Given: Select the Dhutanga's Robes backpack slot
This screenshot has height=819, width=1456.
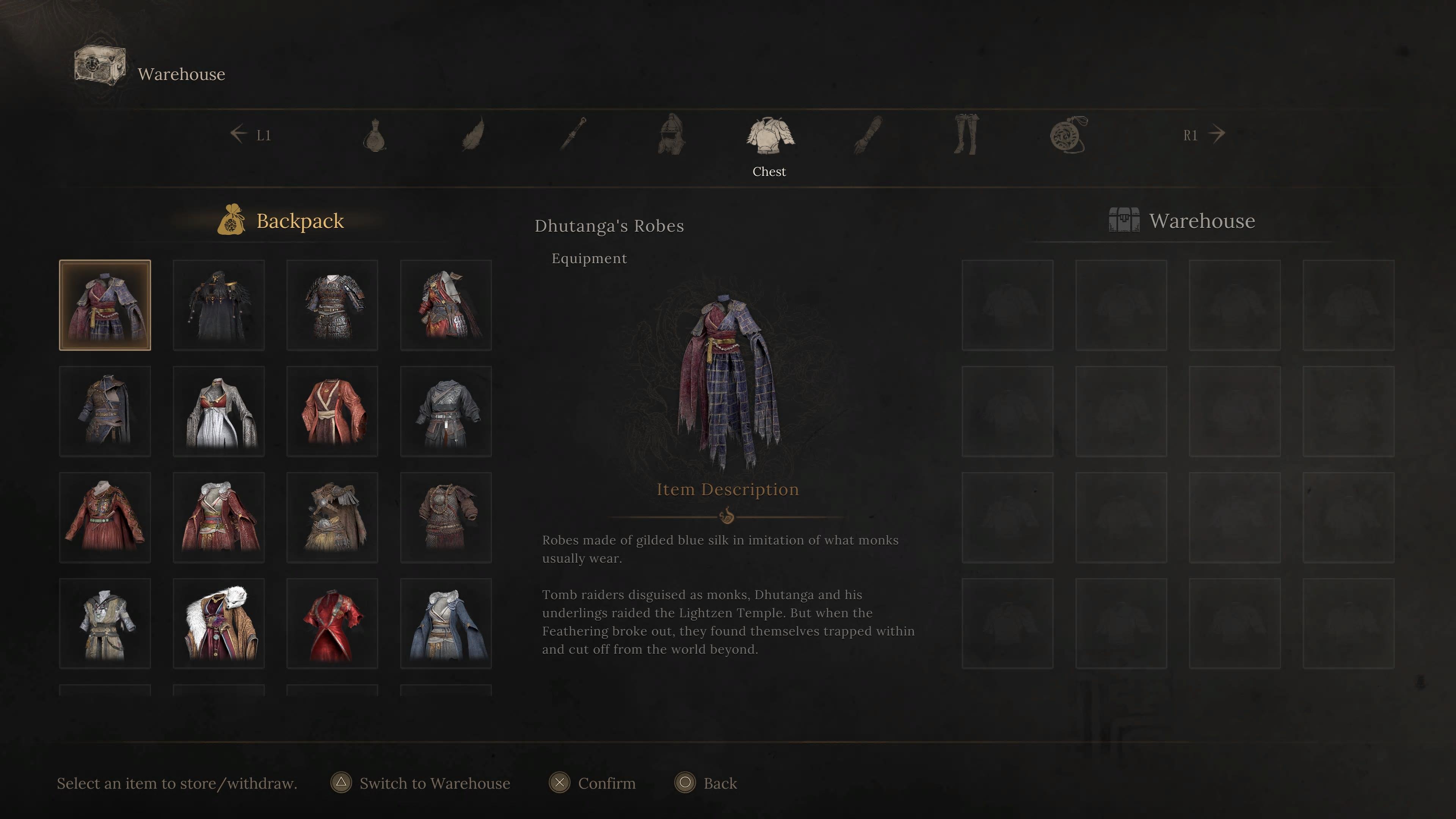Looking at the screenshot, I should pyautogui.click(x=105, y=305).
